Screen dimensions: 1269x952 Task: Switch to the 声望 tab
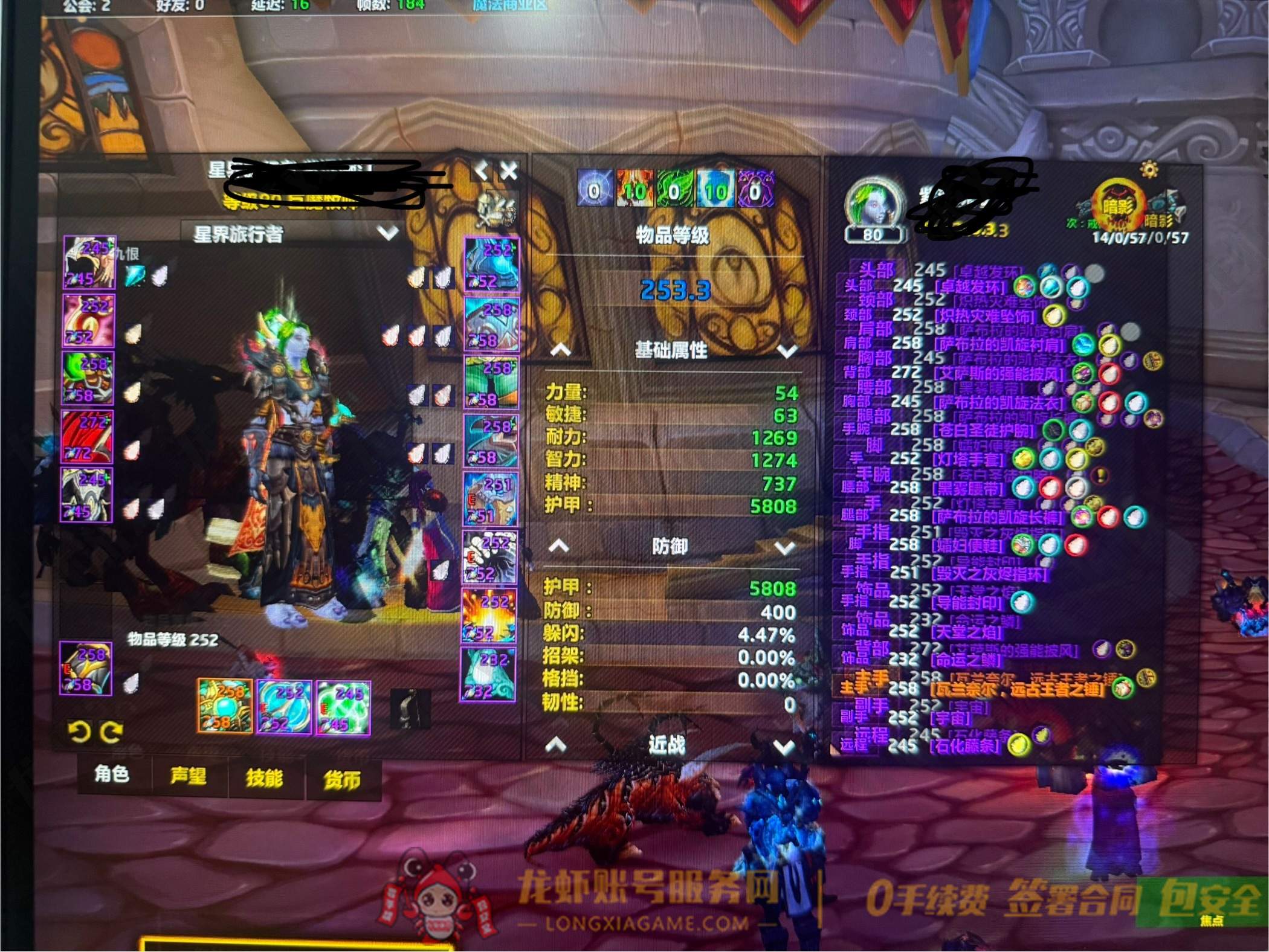tap(189, 776)
